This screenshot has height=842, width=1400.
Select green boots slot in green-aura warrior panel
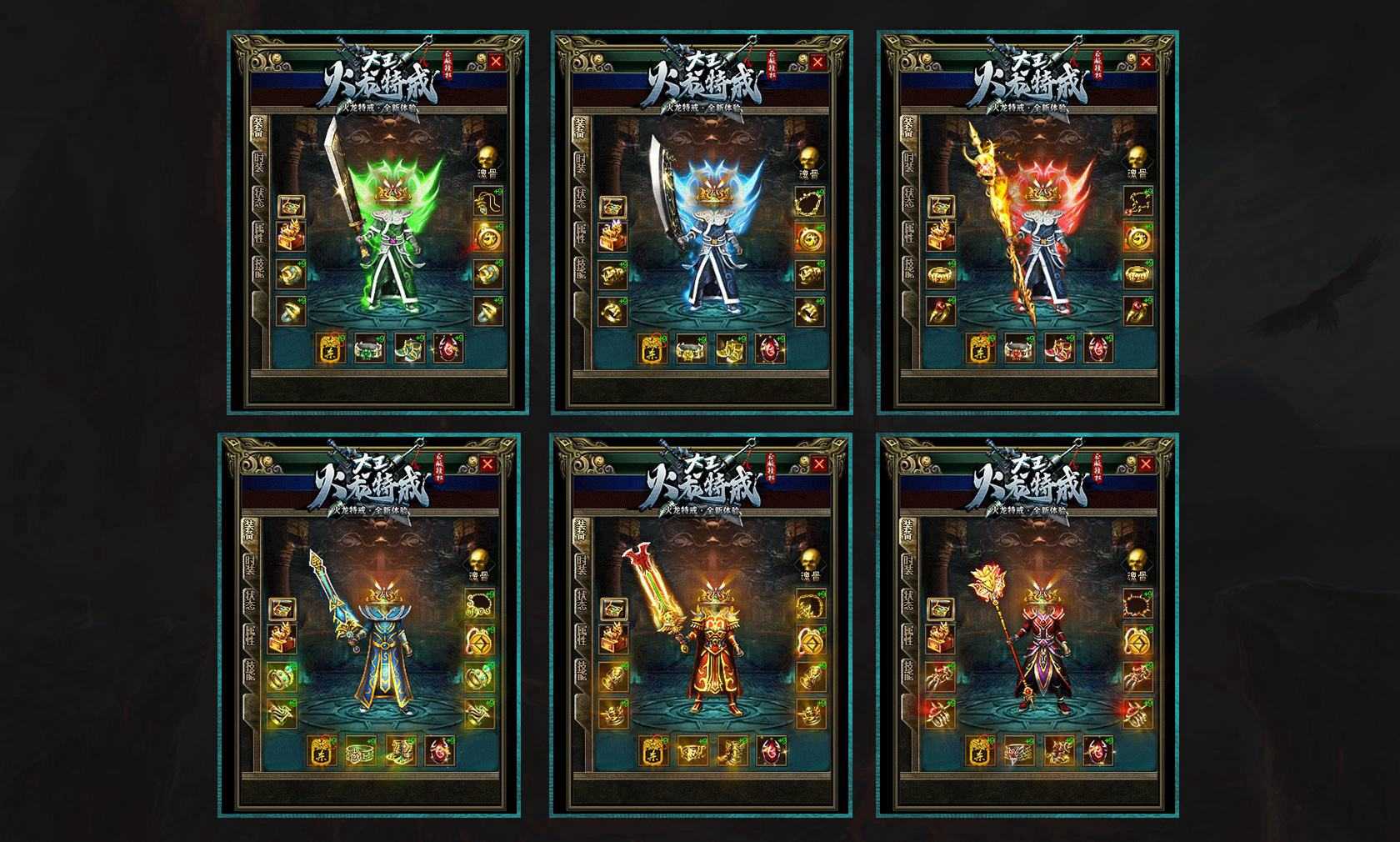point(407,348)
